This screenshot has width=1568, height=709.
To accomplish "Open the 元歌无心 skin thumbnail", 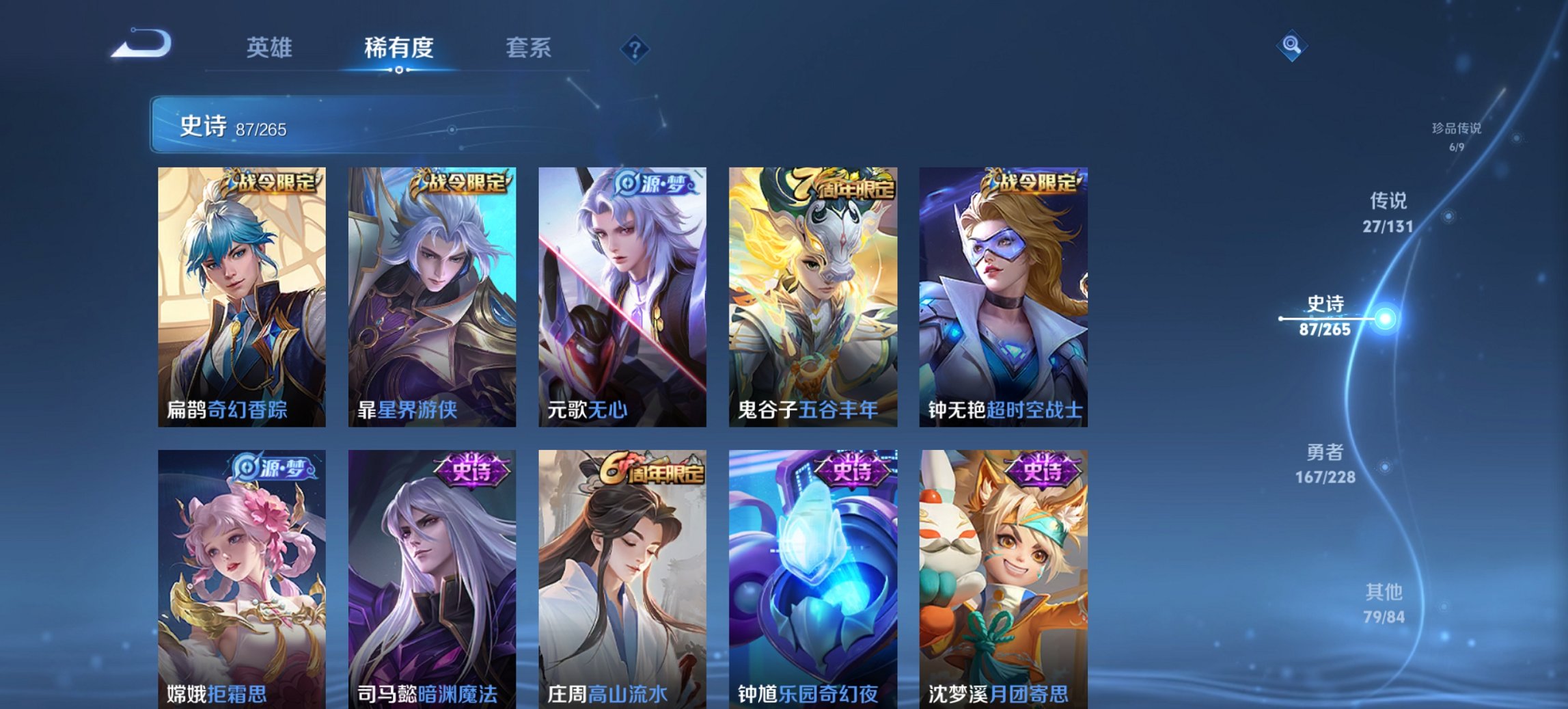I will (620, 294).
